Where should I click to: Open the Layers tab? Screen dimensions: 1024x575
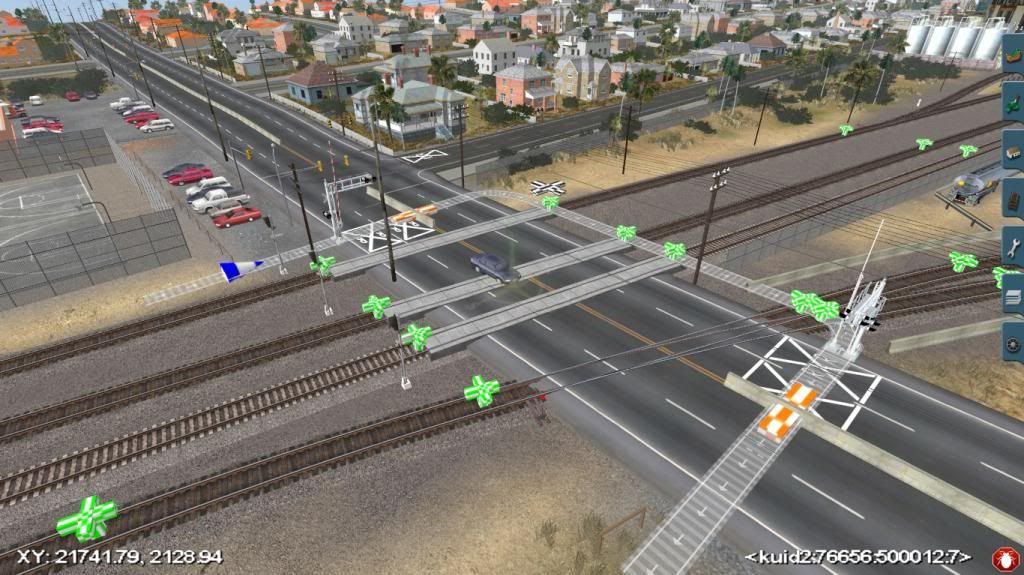1013,295
